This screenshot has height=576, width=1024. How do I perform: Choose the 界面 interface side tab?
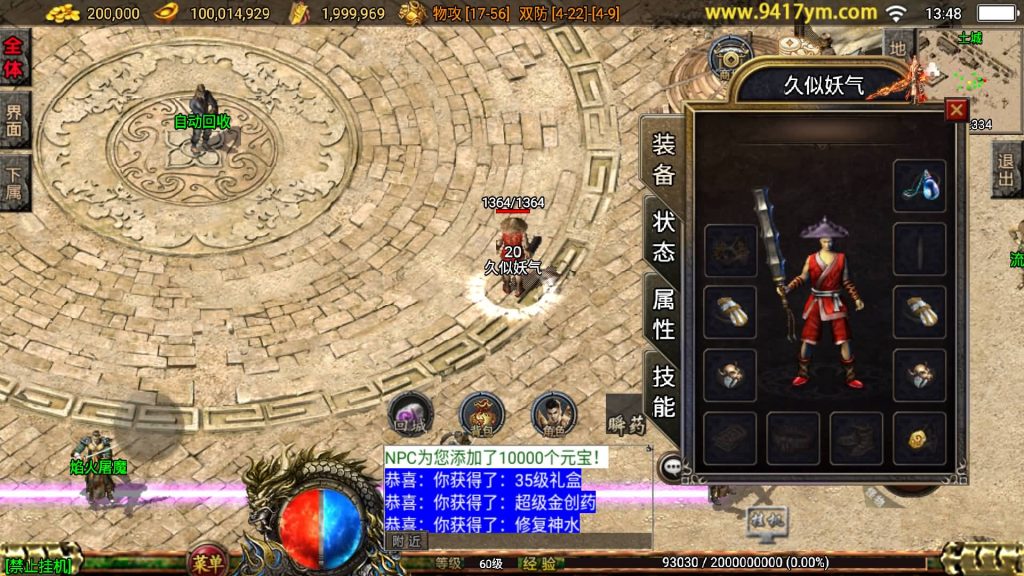click(x=14, y=120)
